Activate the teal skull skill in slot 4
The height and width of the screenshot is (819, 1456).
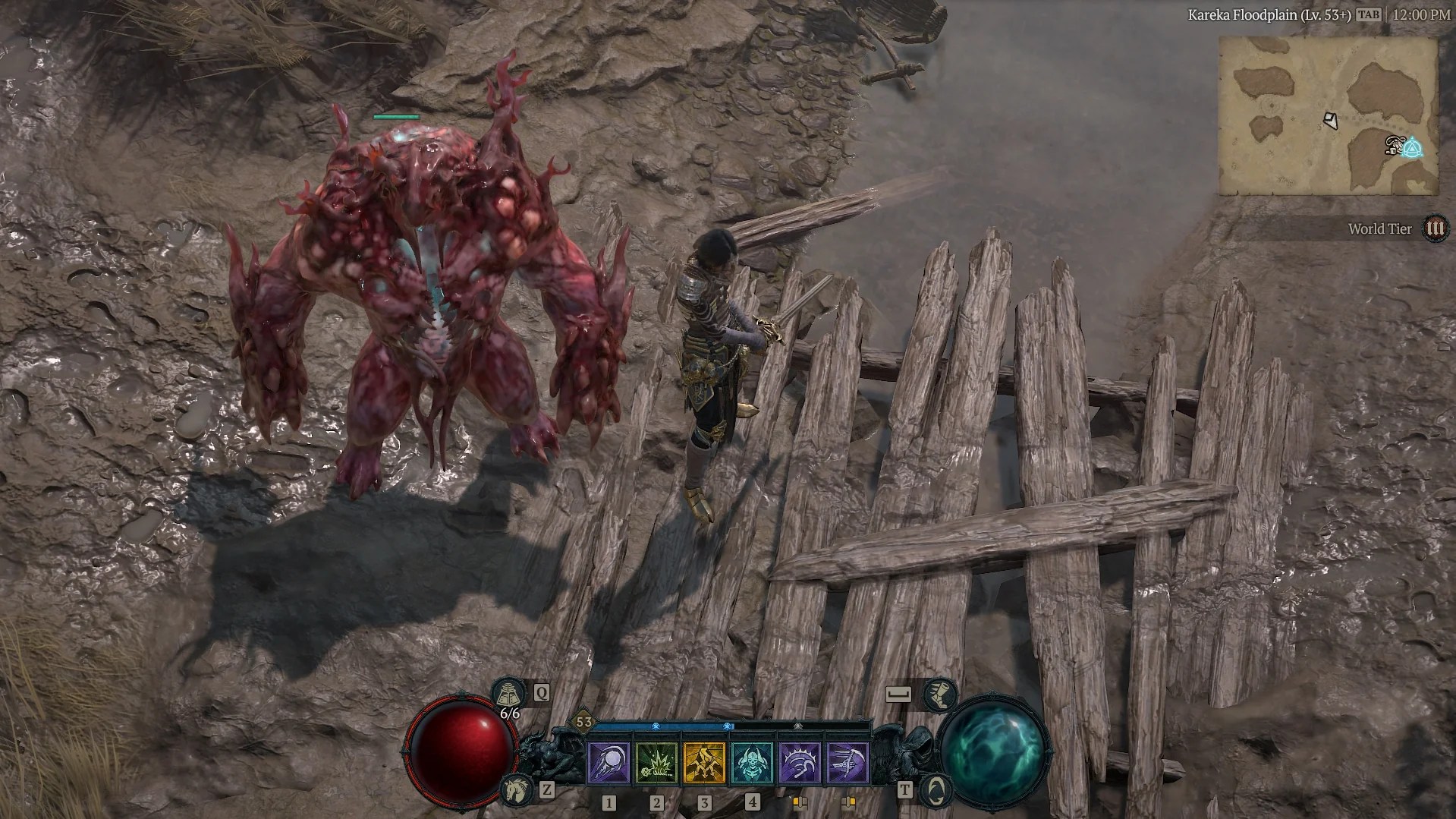[752, 762]
